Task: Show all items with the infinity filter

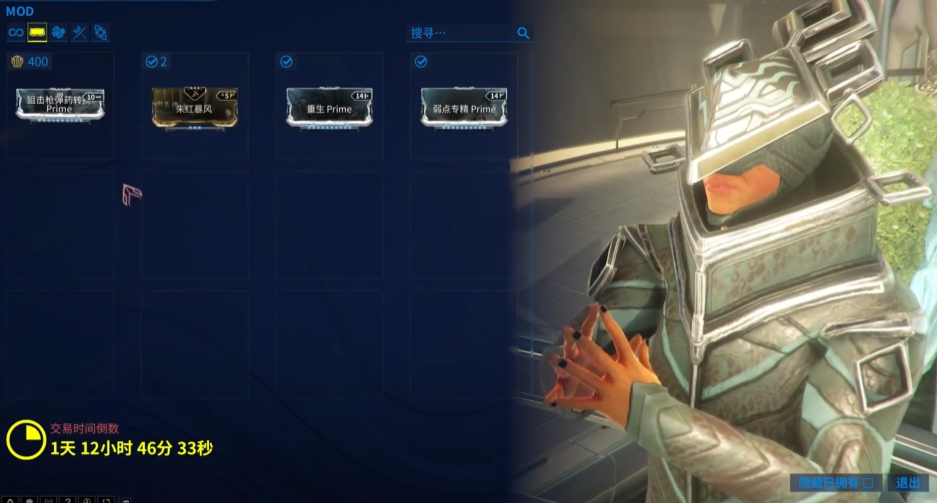Action: [x=15, y=33]
